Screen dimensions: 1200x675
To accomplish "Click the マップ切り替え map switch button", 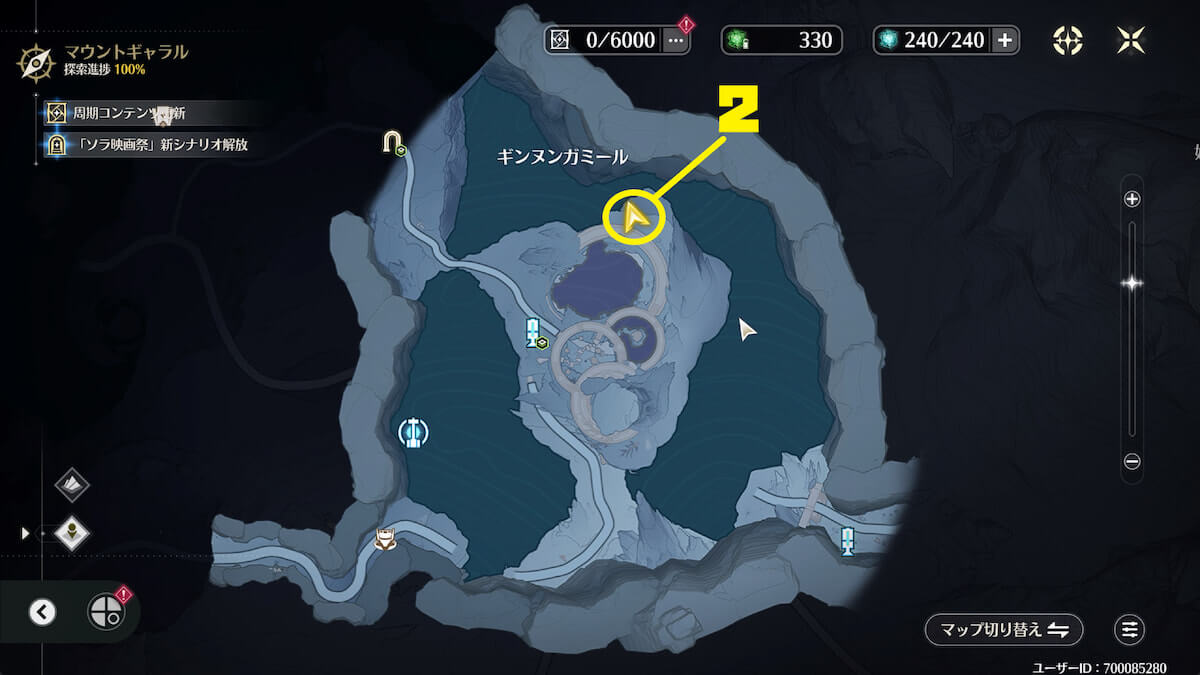I will coord(1003,629).
